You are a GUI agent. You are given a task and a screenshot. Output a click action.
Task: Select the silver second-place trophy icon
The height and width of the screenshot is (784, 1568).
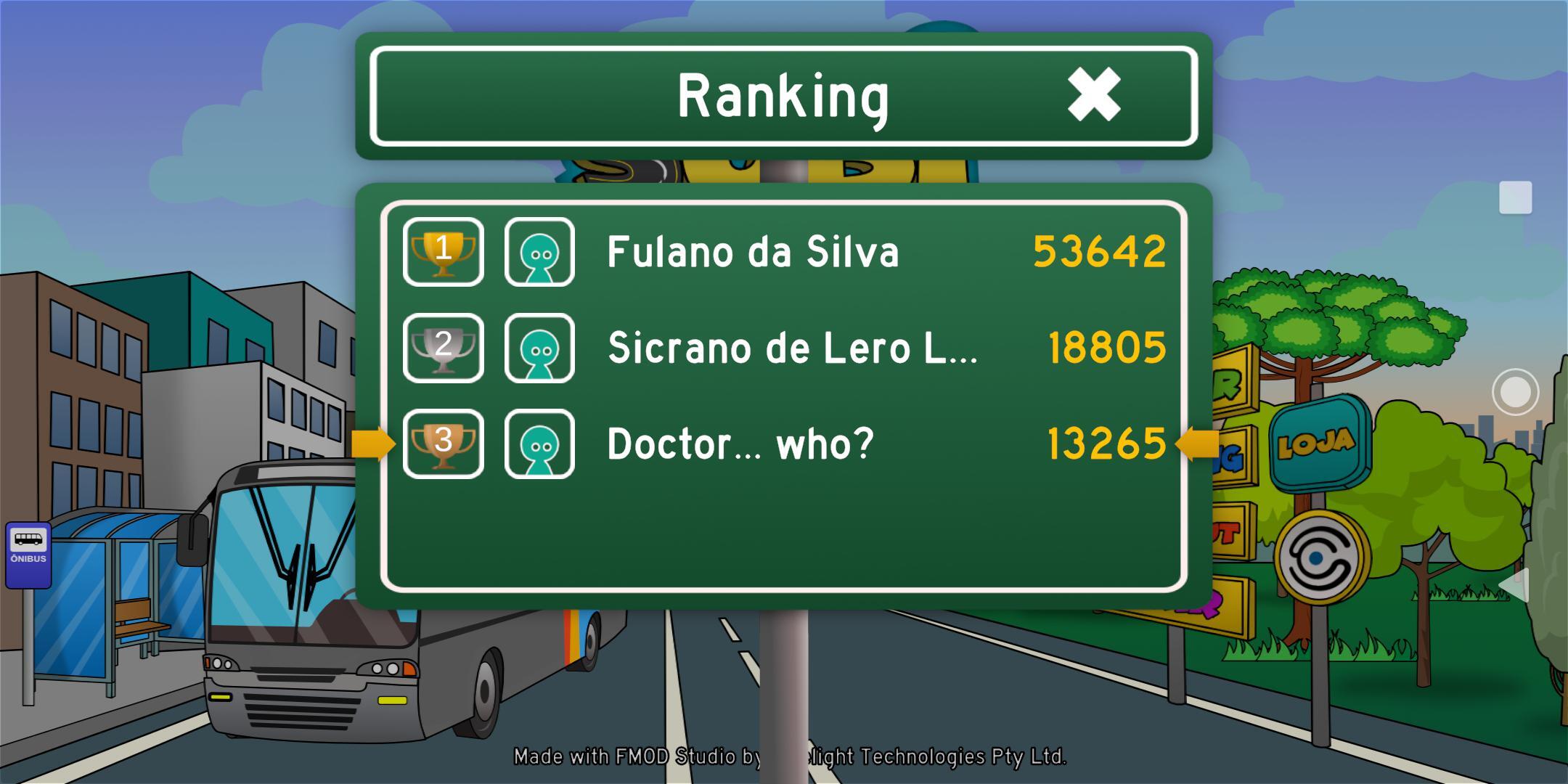(x=443, y=347)
